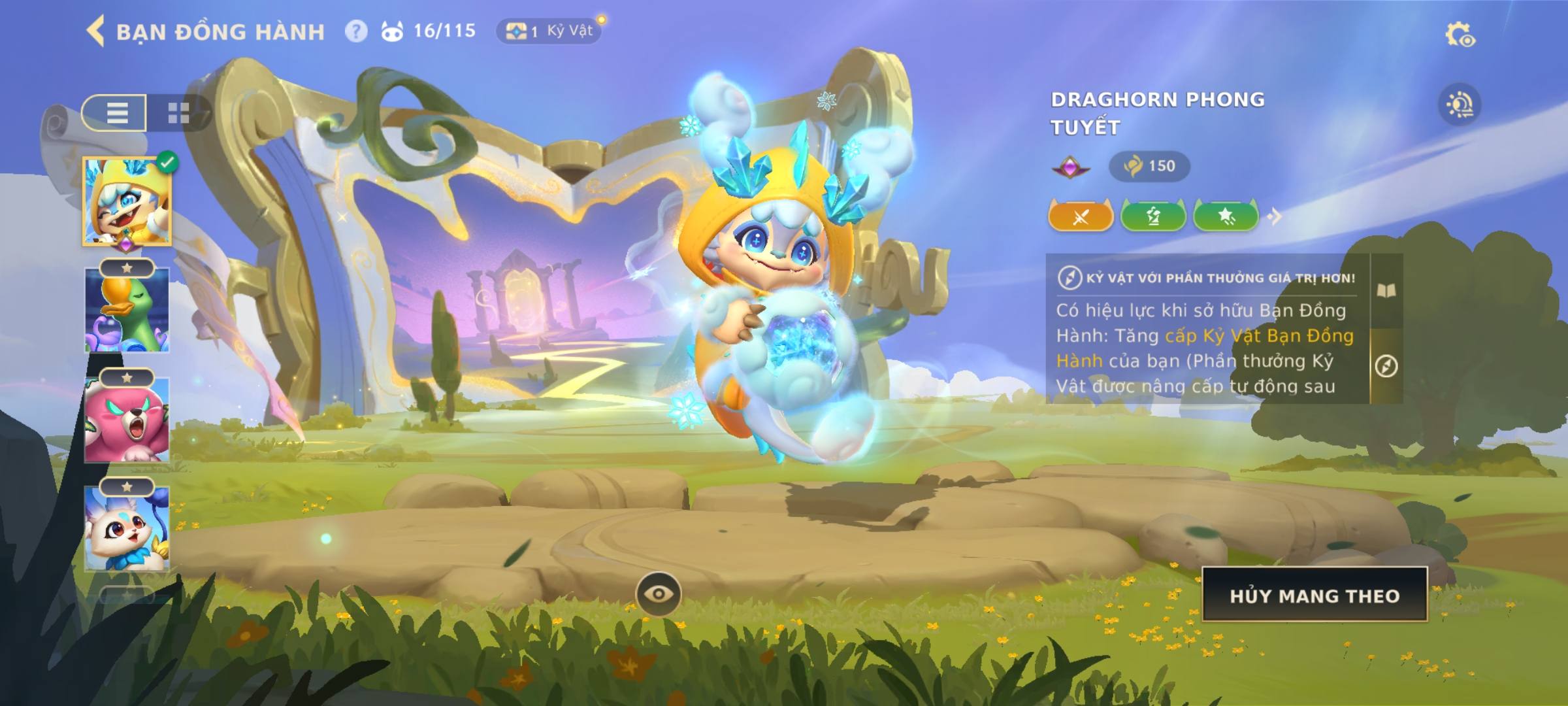Select the green star badge
The height and width of the screenshot is (706, 1568).
tap(1226, 216)
